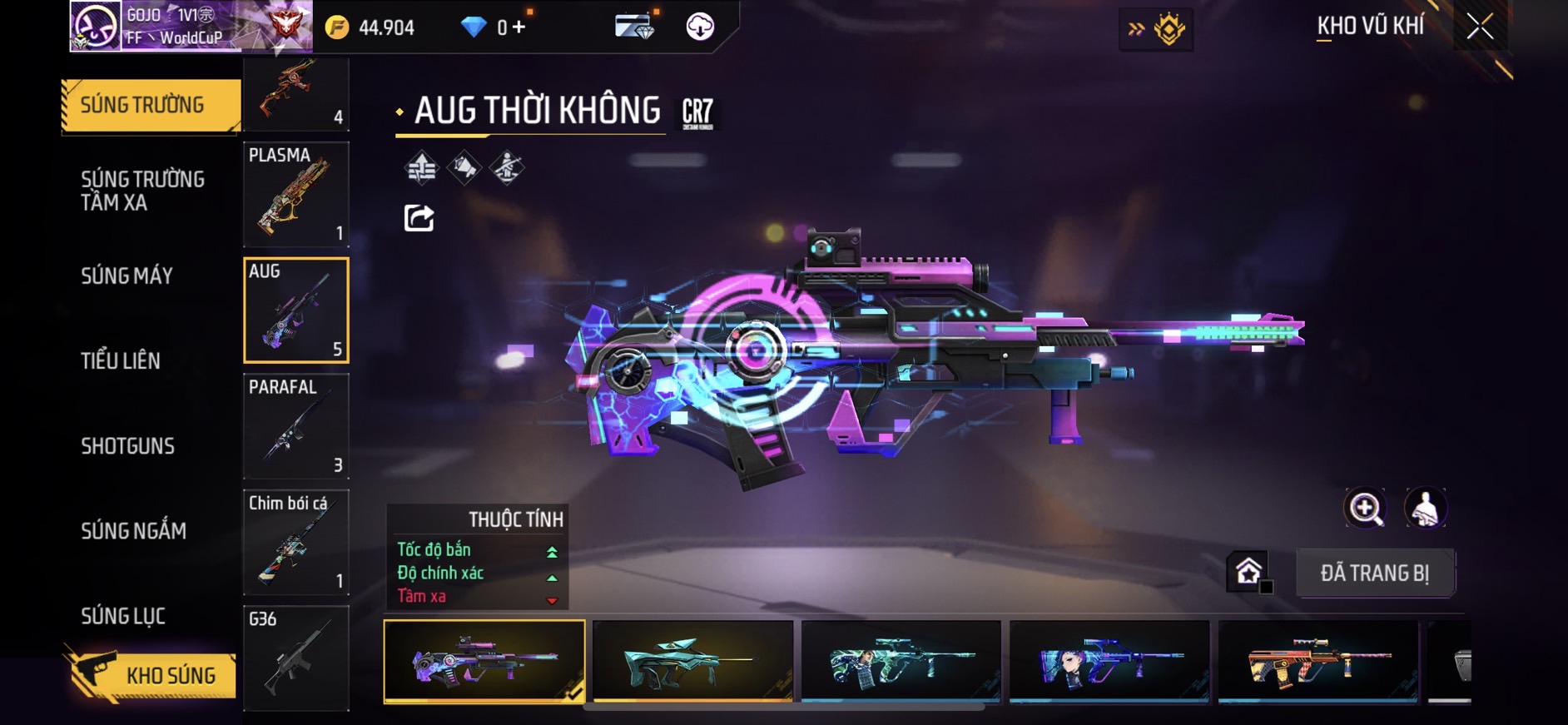Choose the orange and gold AUG skin thumbnail
Screen dimensions: 1568x725
click(1317, 662)
